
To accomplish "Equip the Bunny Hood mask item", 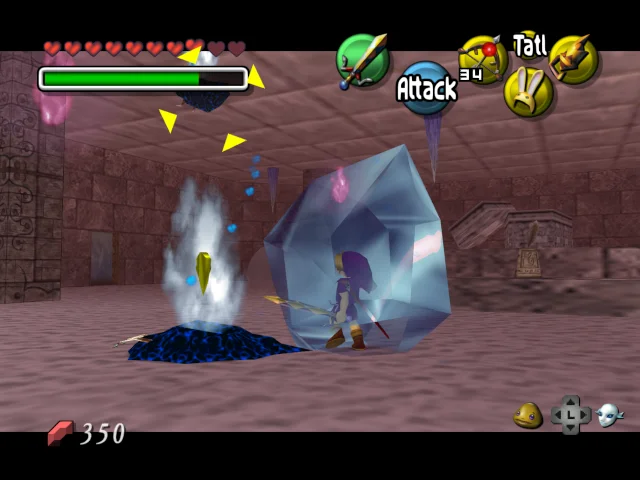I will pyautogui.click(x=527, y=92).
